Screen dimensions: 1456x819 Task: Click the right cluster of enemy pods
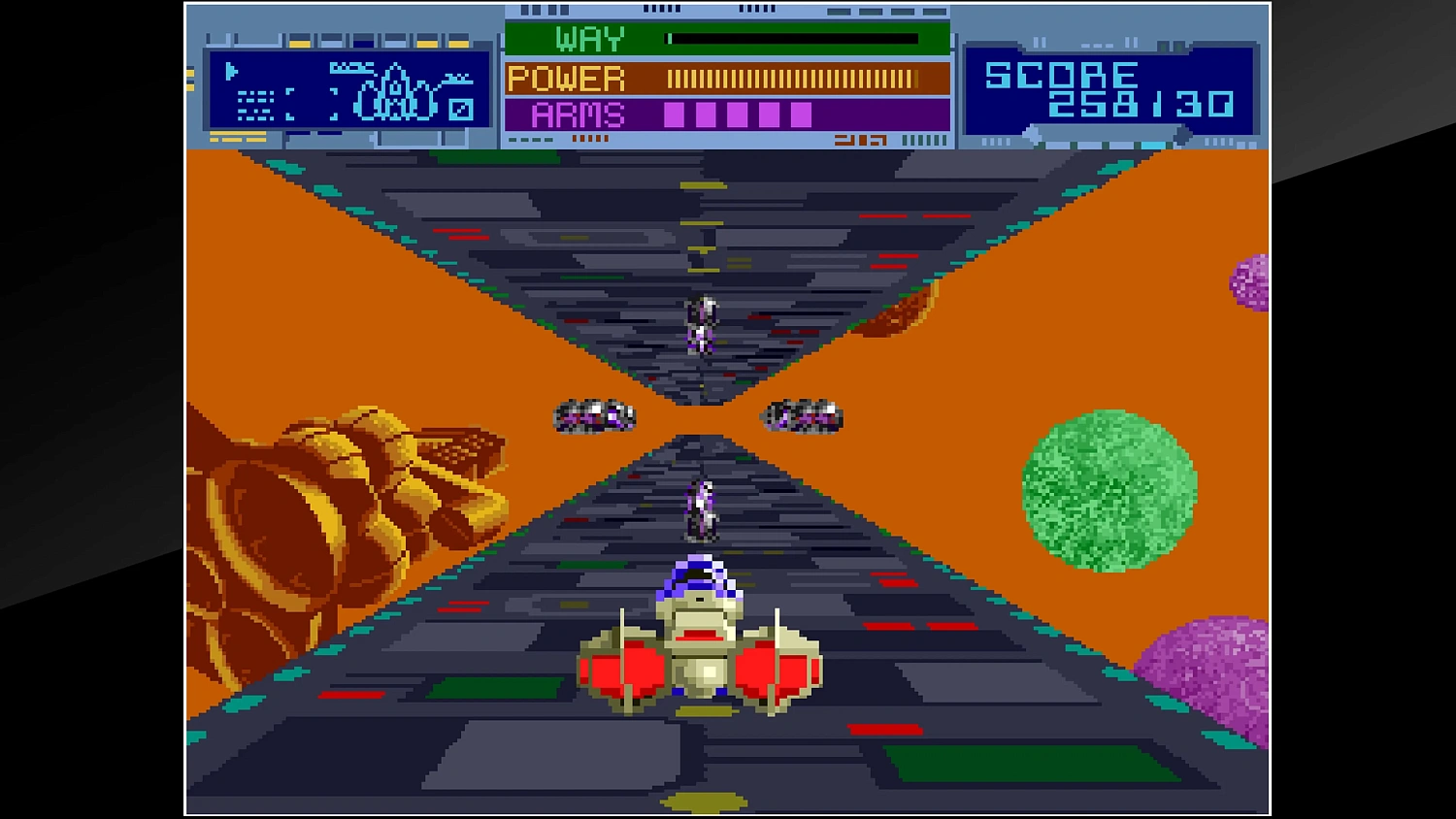tap(804, 415)
